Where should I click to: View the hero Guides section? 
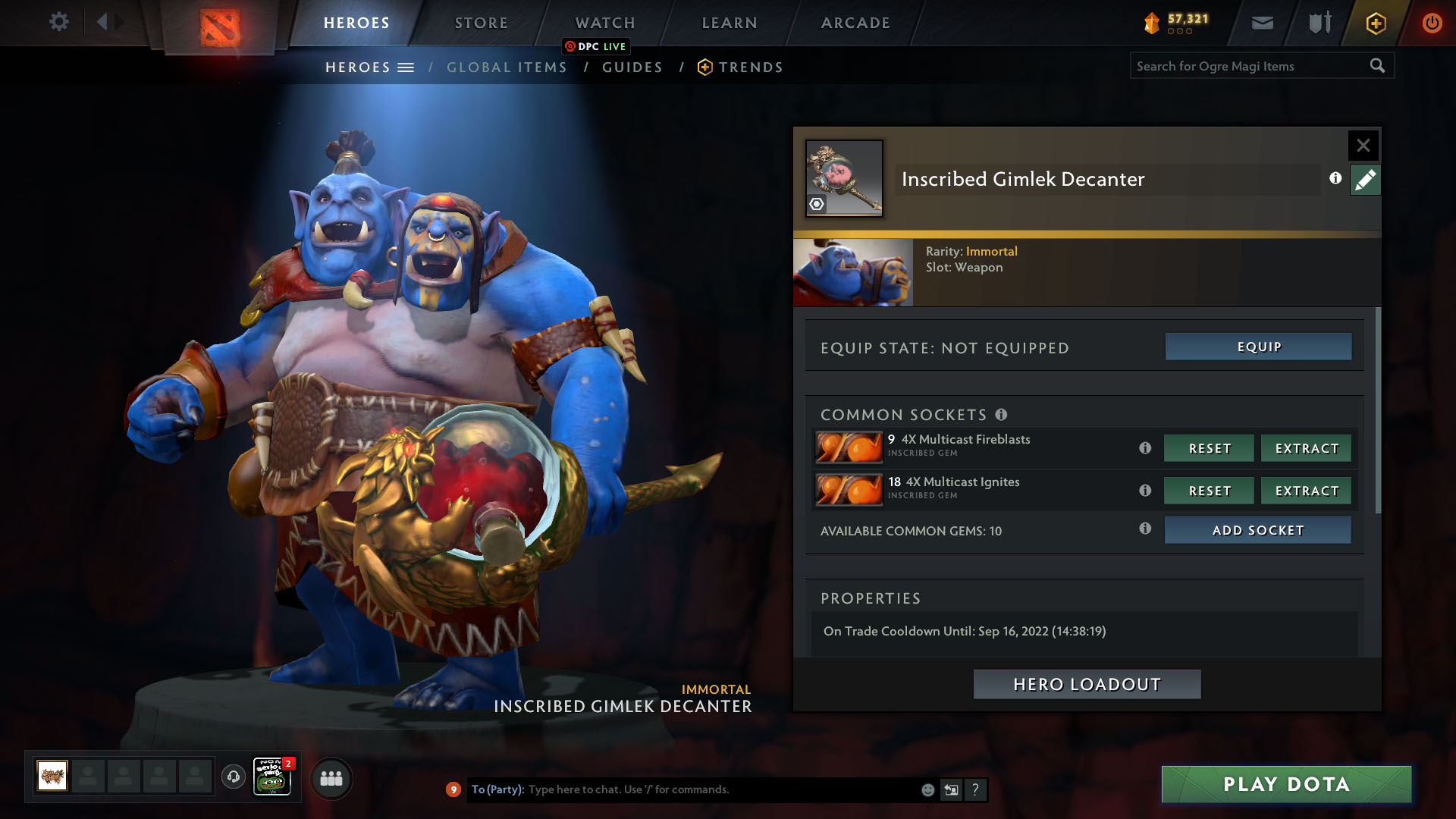(x=632, y=67)
